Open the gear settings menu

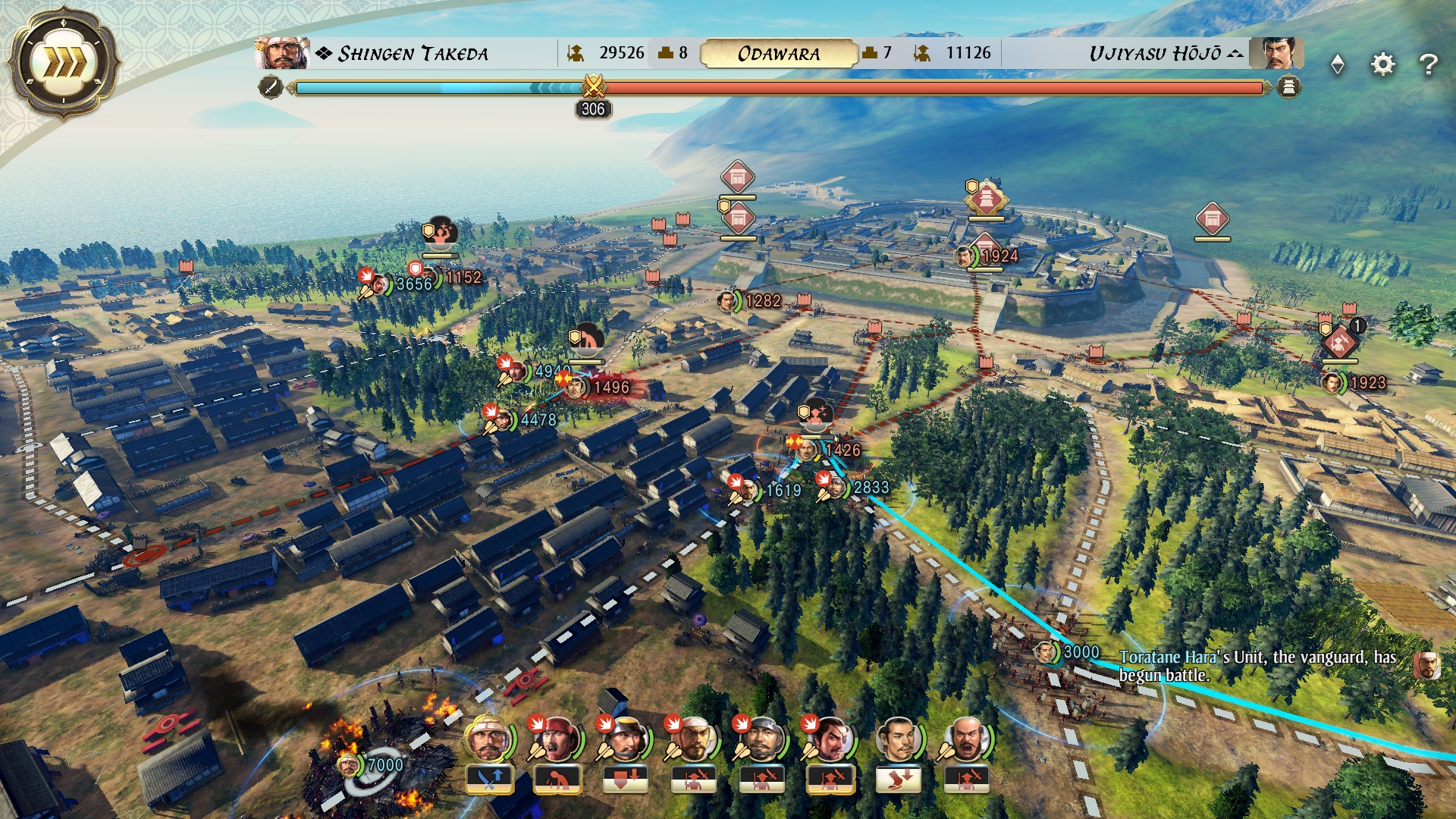(1383, 64)
